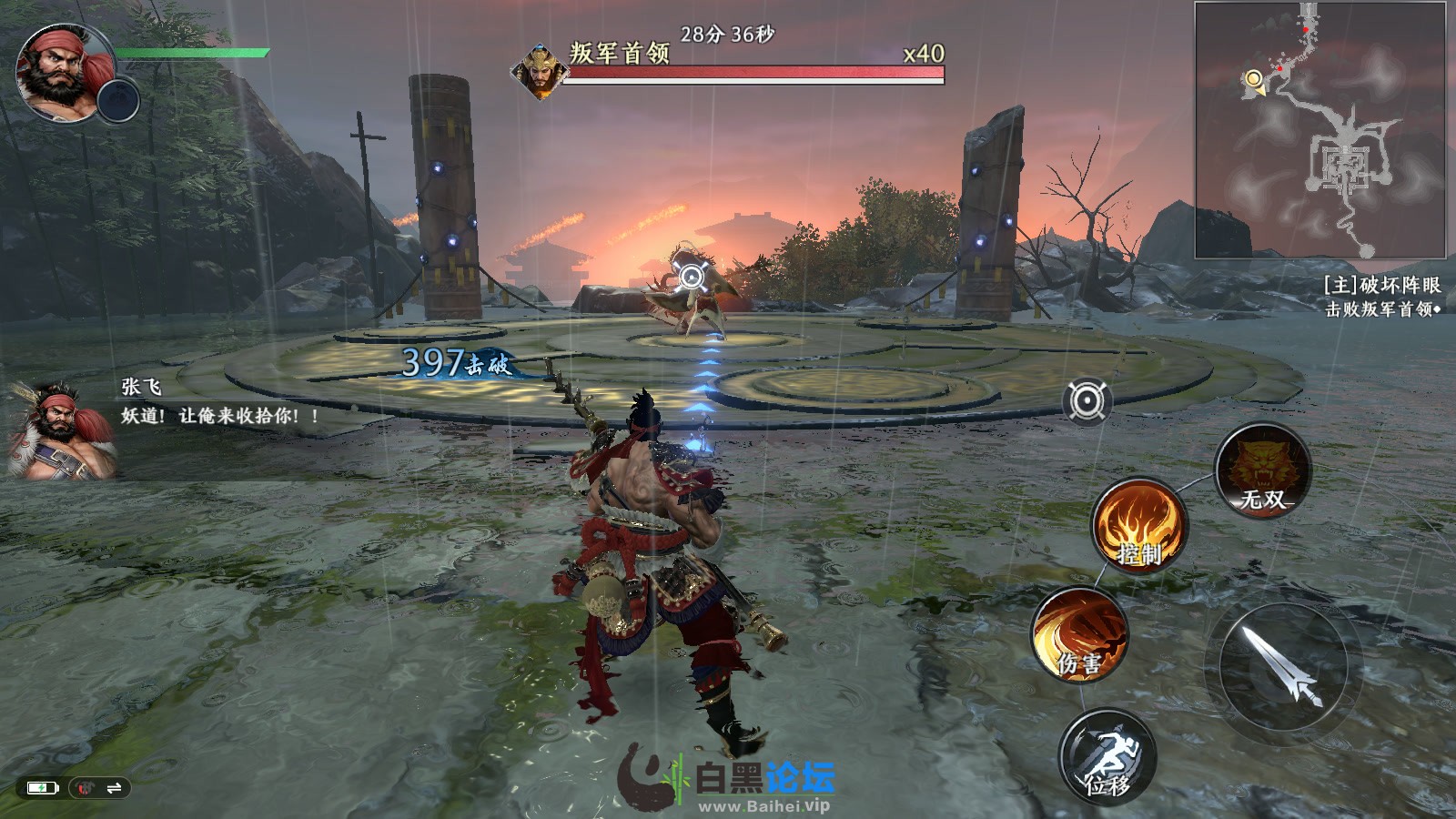1456x819 pixels.
Task: Open the 破坏阵眼 quest objective tracker
Action: pyautogui.click(x=1381, y=297)
